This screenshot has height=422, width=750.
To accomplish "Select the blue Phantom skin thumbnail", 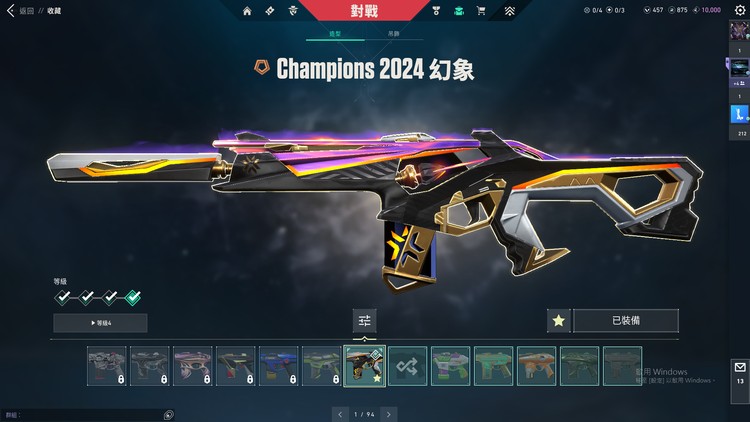I will click(278, 365).
